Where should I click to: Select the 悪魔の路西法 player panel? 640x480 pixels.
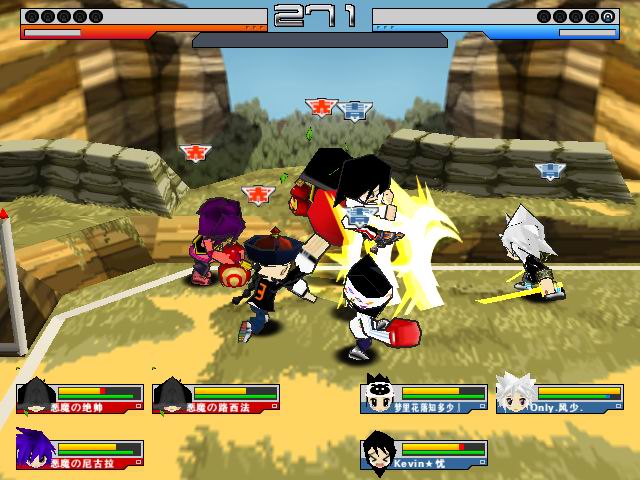[216, 398]
